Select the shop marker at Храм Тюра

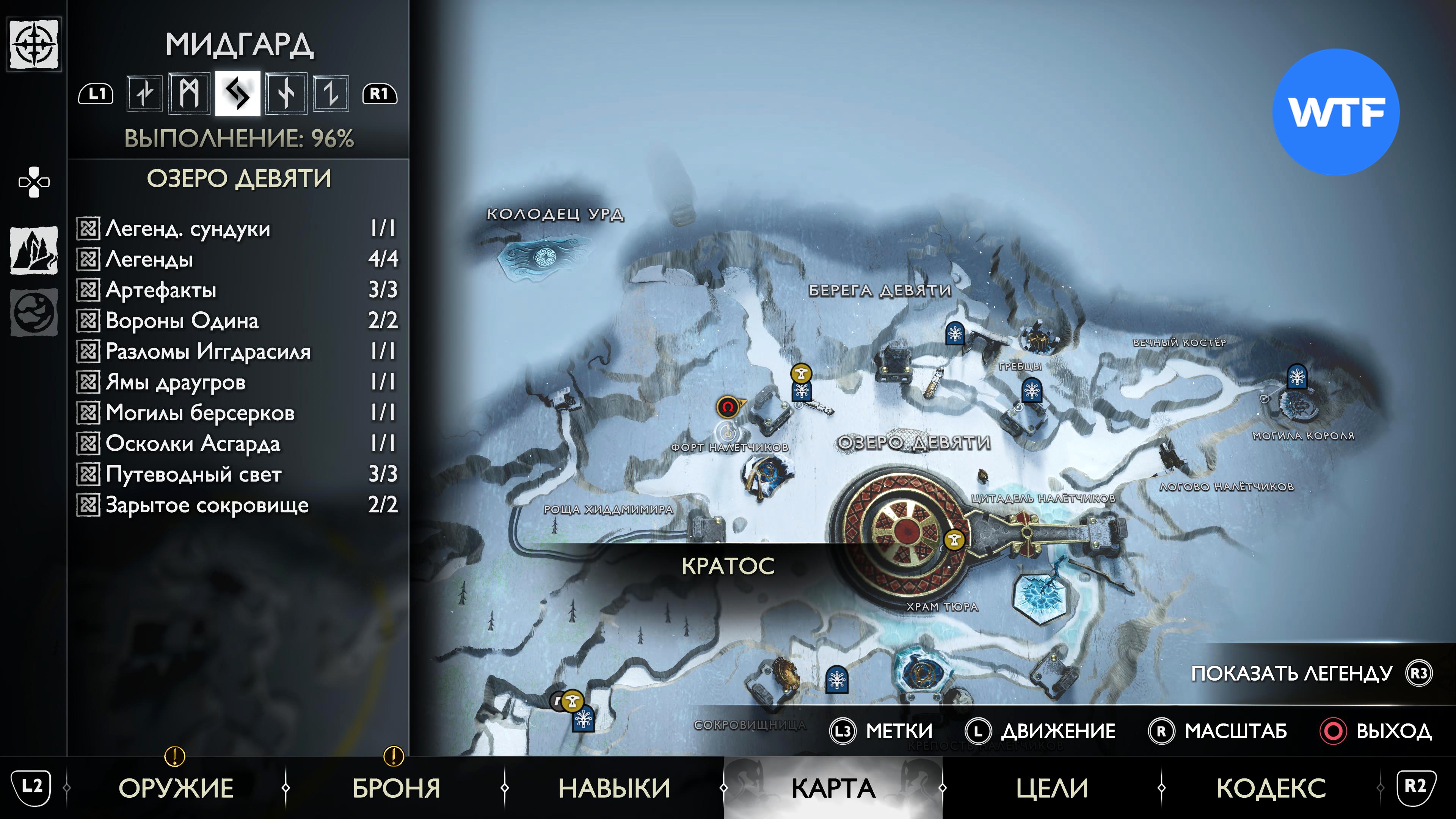955,540
